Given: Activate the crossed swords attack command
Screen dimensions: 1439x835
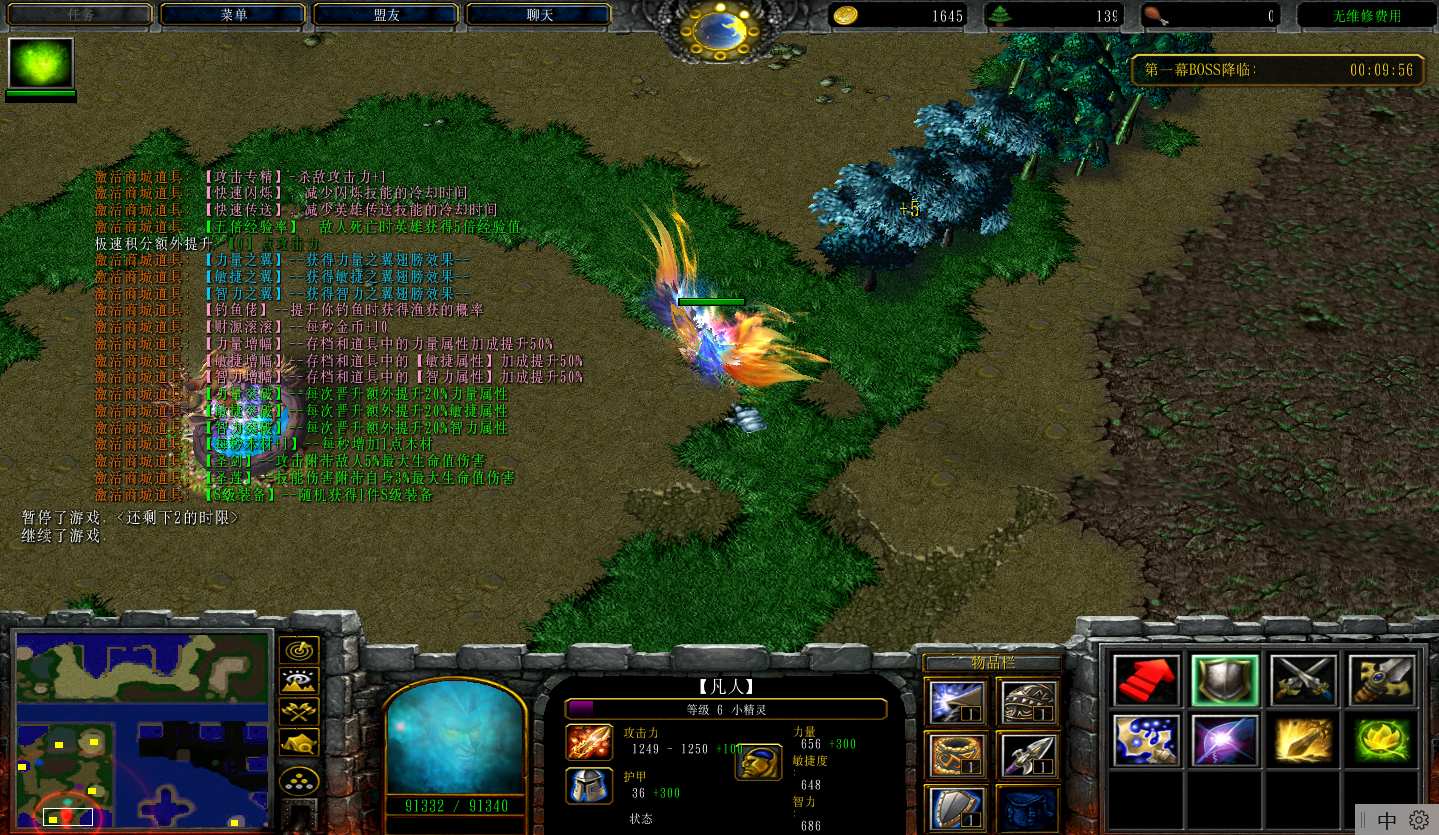Looking at the screenshot, I should [1303, 680].
